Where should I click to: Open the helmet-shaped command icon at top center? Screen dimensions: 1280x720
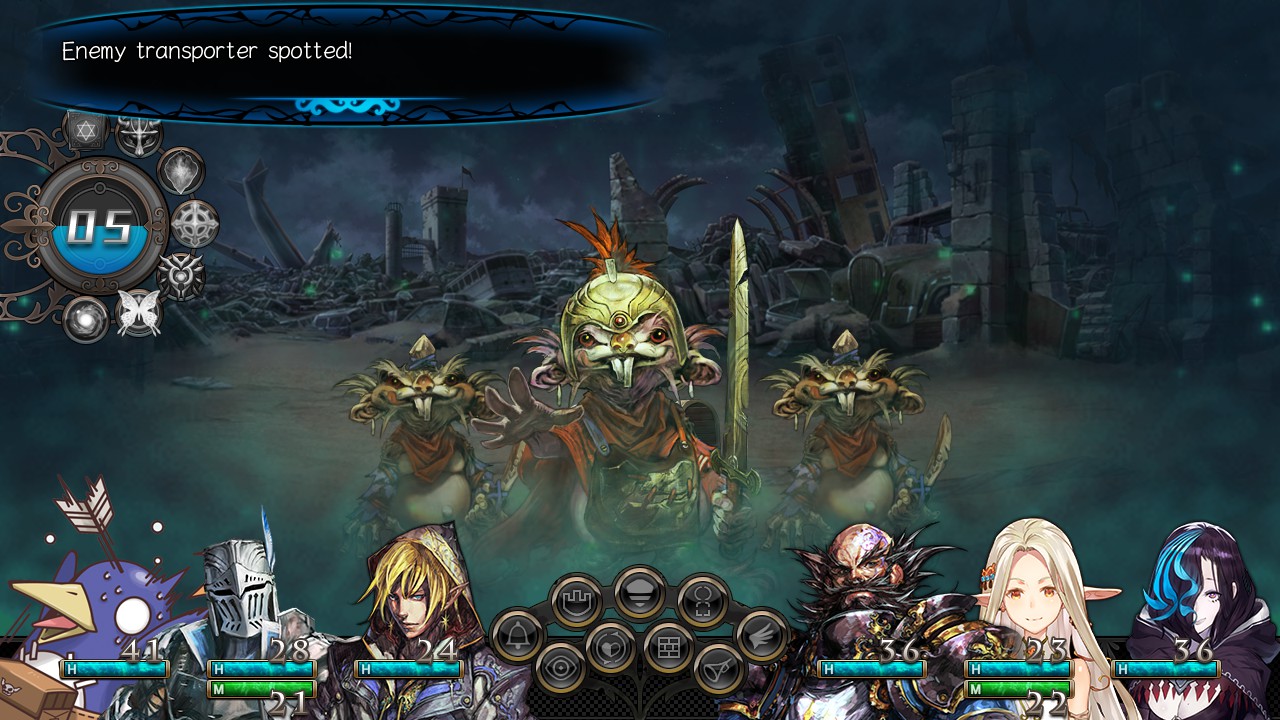[x=640, y=593]
